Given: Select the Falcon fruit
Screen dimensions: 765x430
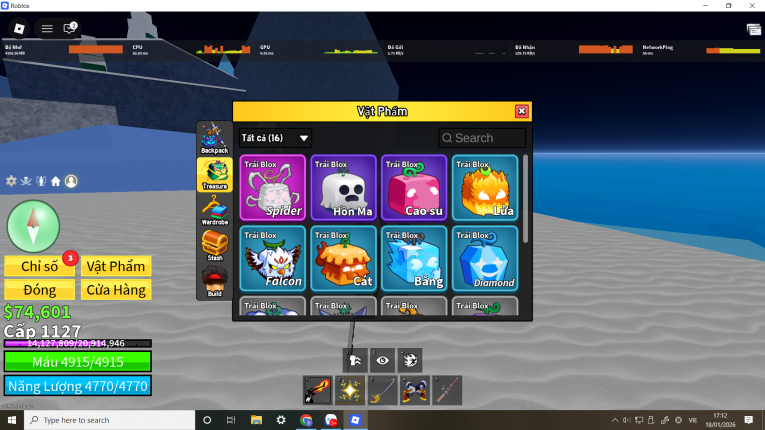Looking at the screenshot, I should [x=273, y=258].
